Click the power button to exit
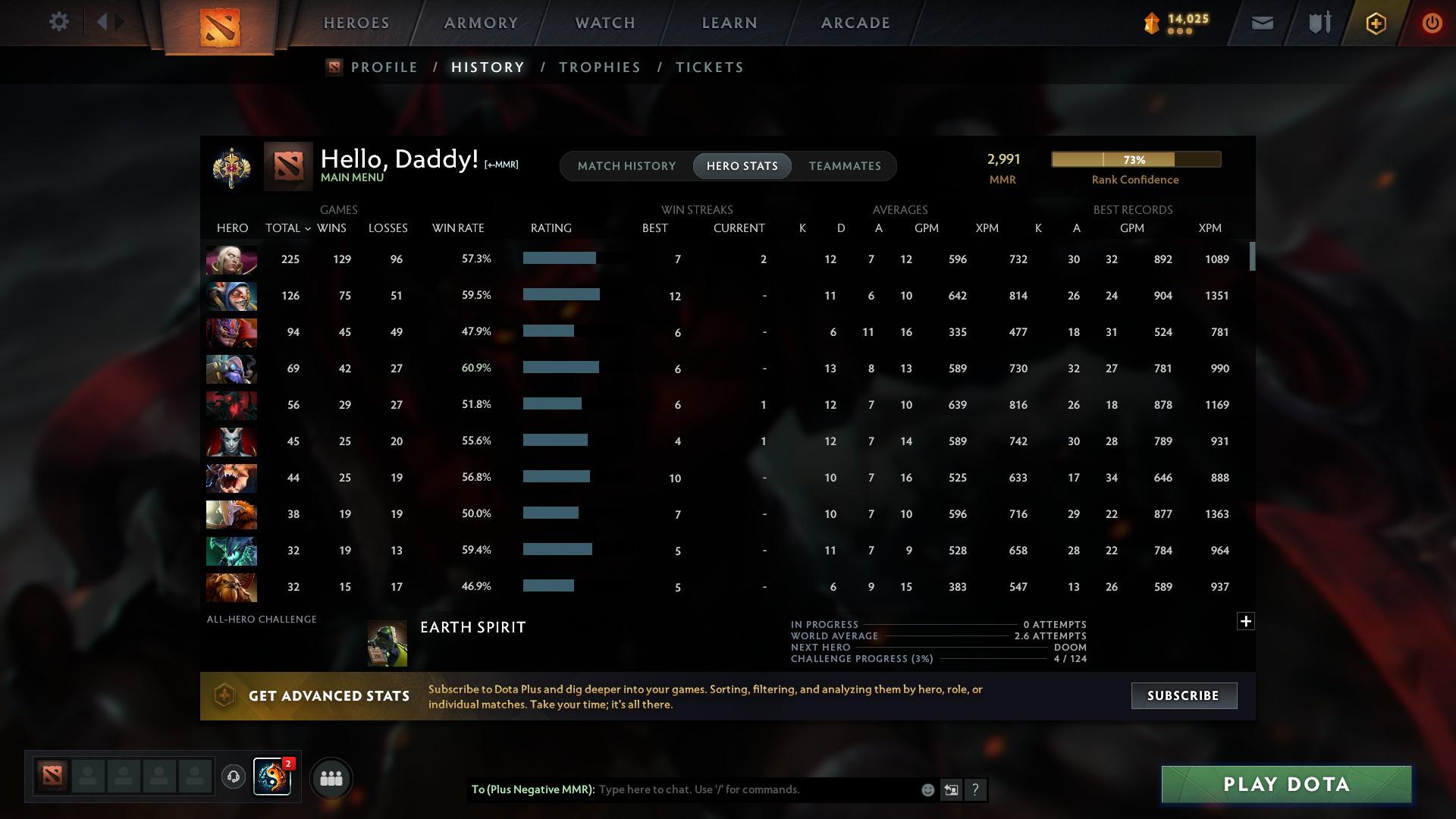 (x=1431, y=22)
